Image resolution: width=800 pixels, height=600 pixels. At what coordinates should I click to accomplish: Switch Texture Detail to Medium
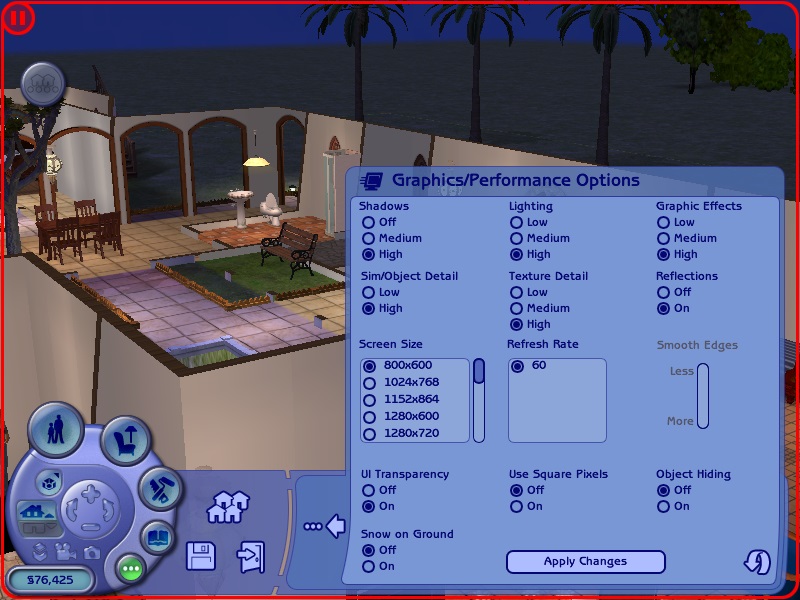pos(517,309)
